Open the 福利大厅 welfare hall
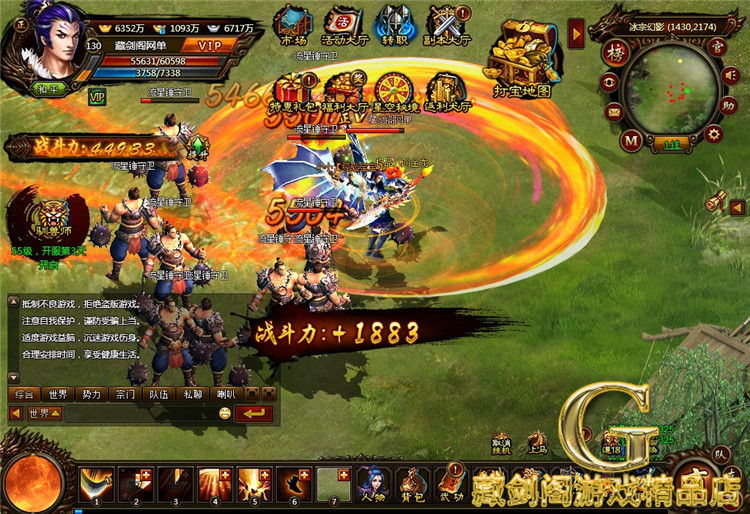The height and width of the screenshot is (514, 750). pos(342,90)
